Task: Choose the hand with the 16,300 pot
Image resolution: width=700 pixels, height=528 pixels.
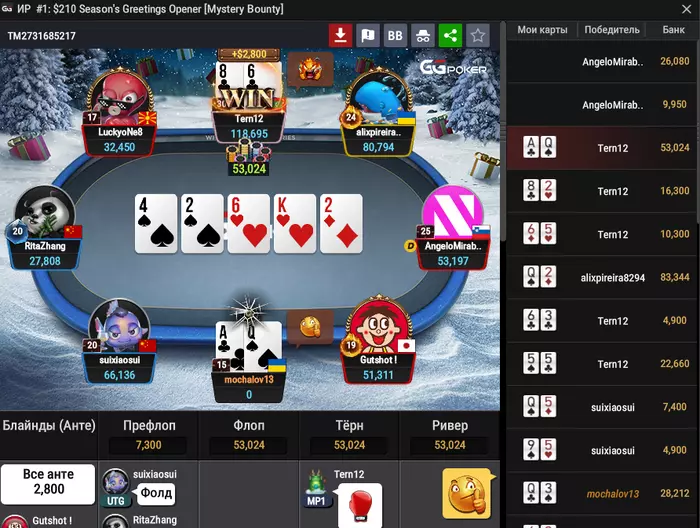Action: click(x=603, y=191)
